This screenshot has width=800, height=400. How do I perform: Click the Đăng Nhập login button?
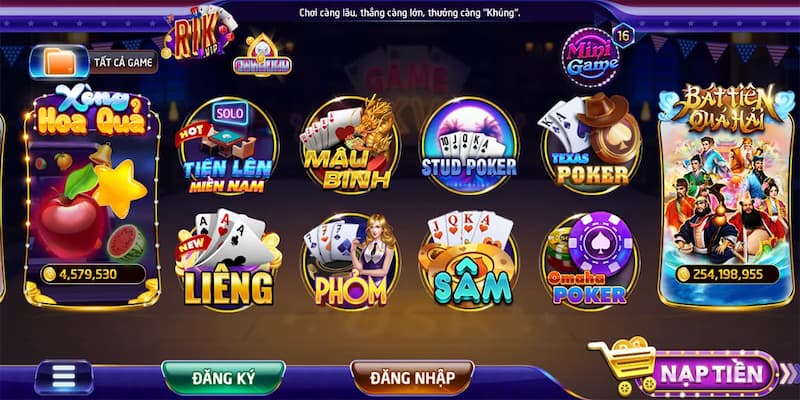coord(413,377)
